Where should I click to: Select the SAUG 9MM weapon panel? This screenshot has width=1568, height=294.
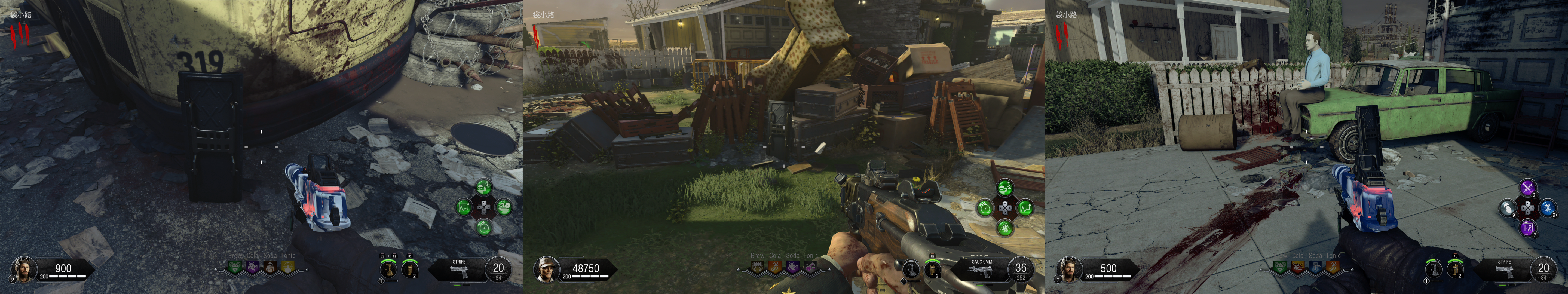coord(982,268)
